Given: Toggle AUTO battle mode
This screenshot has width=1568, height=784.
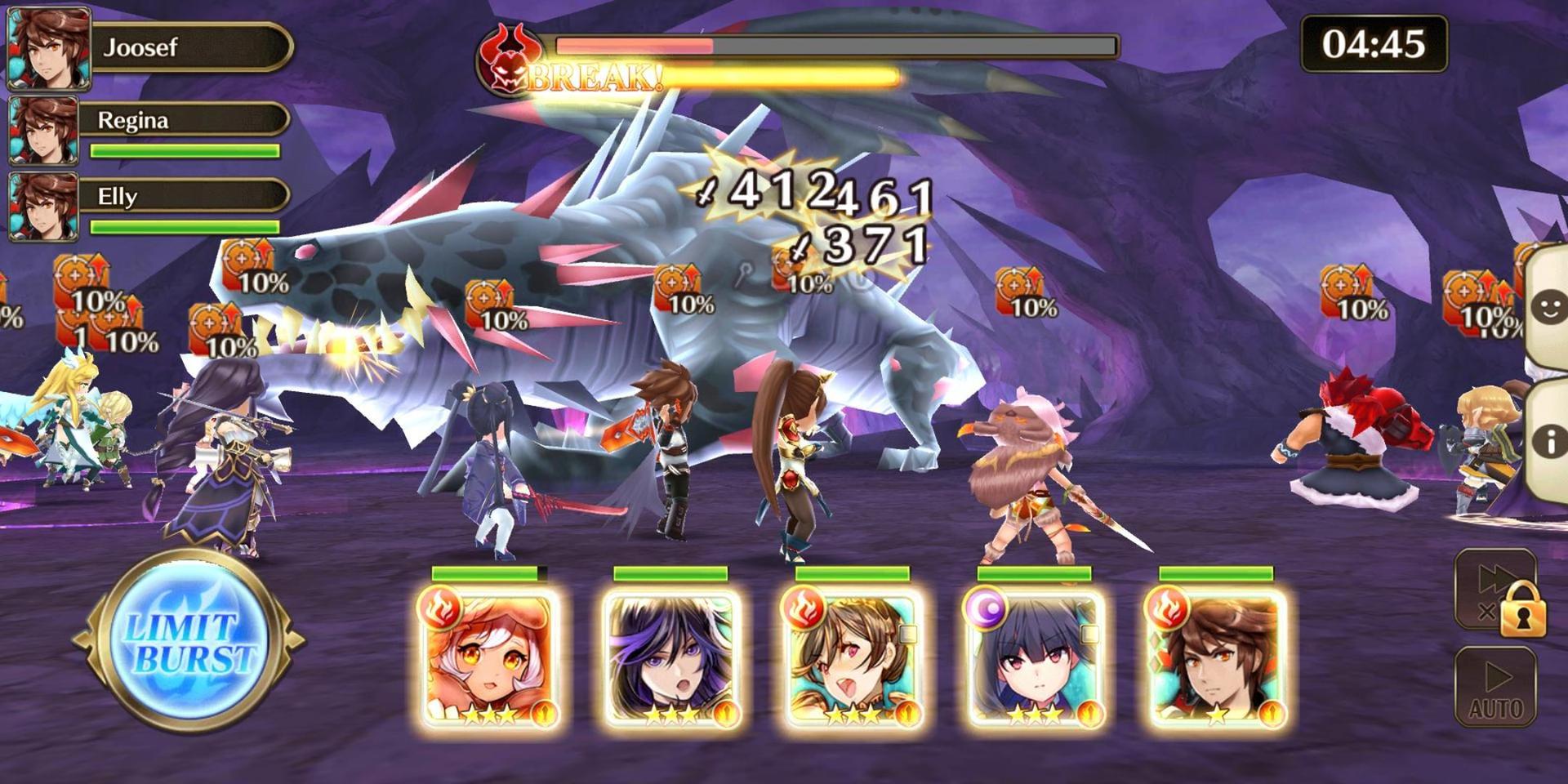Looking at the screenshot, I should 1495,686.
